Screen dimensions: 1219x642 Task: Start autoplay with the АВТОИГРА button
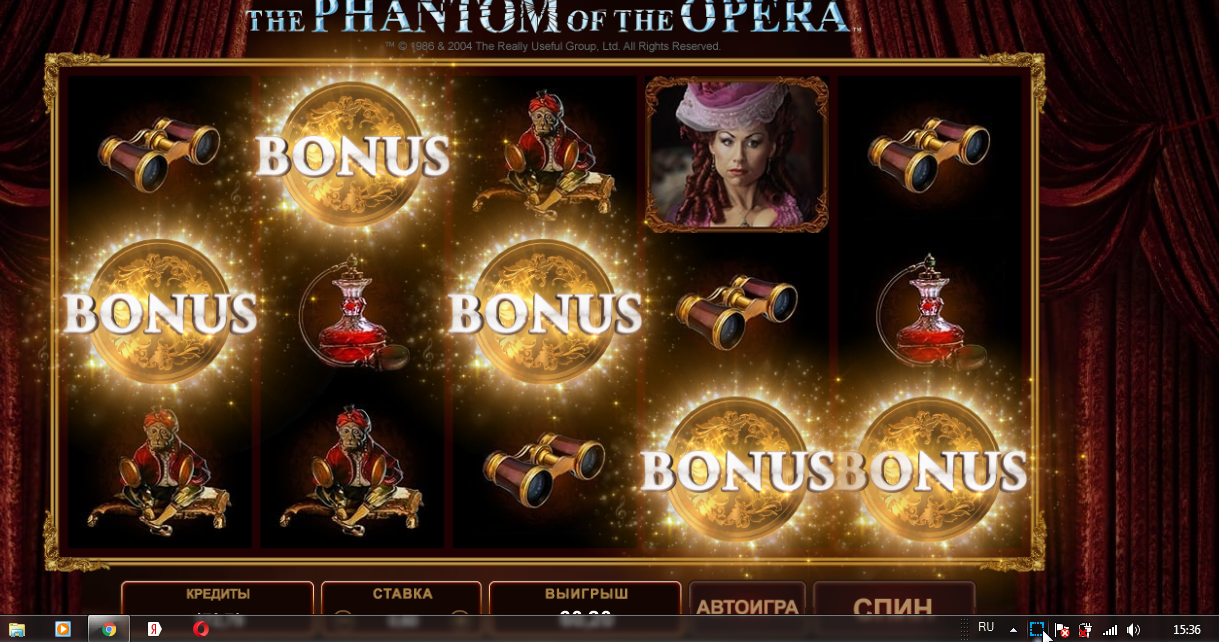[747, 603]
